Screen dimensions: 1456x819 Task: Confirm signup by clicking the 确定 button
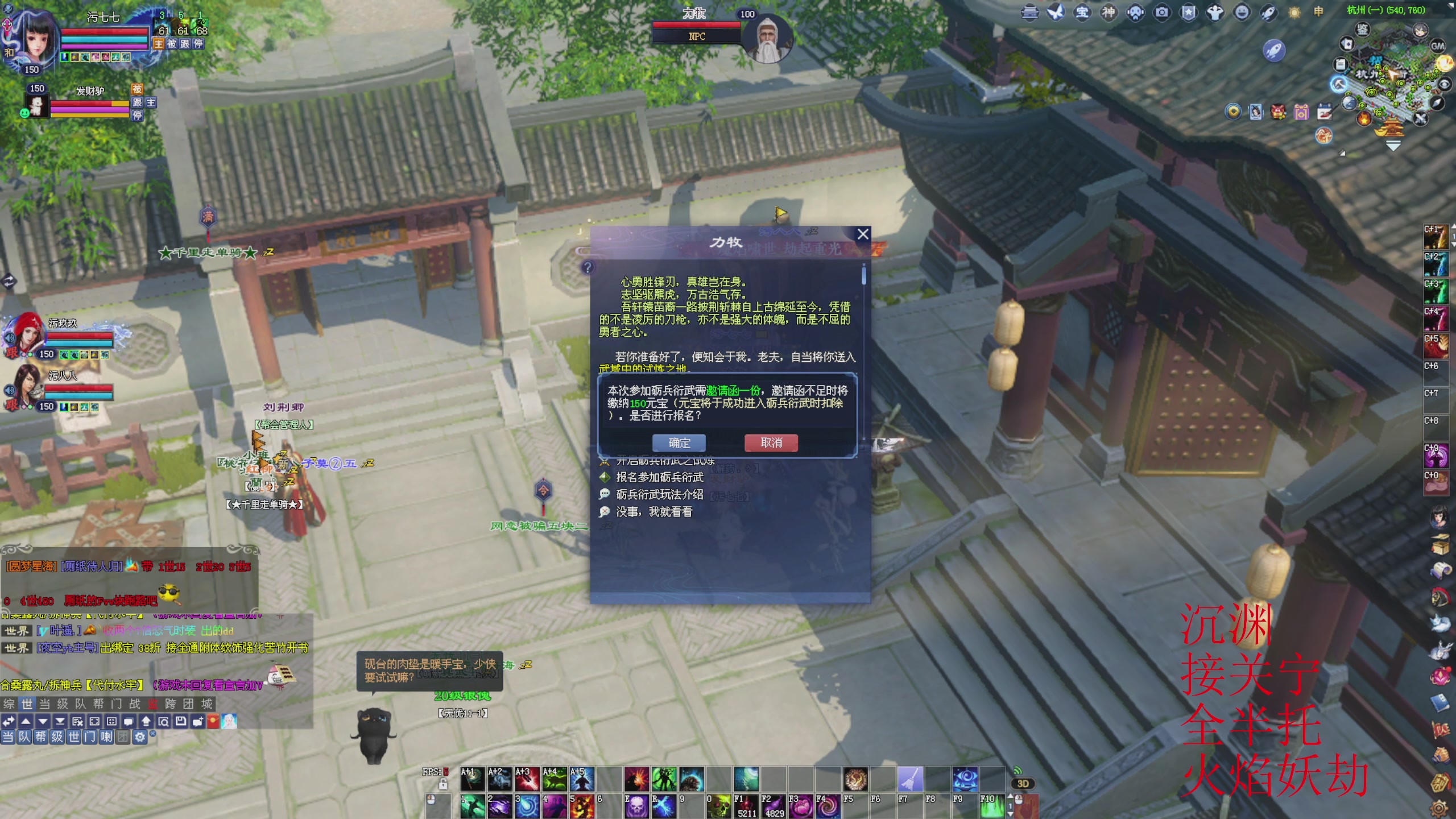tap(678, 442)
